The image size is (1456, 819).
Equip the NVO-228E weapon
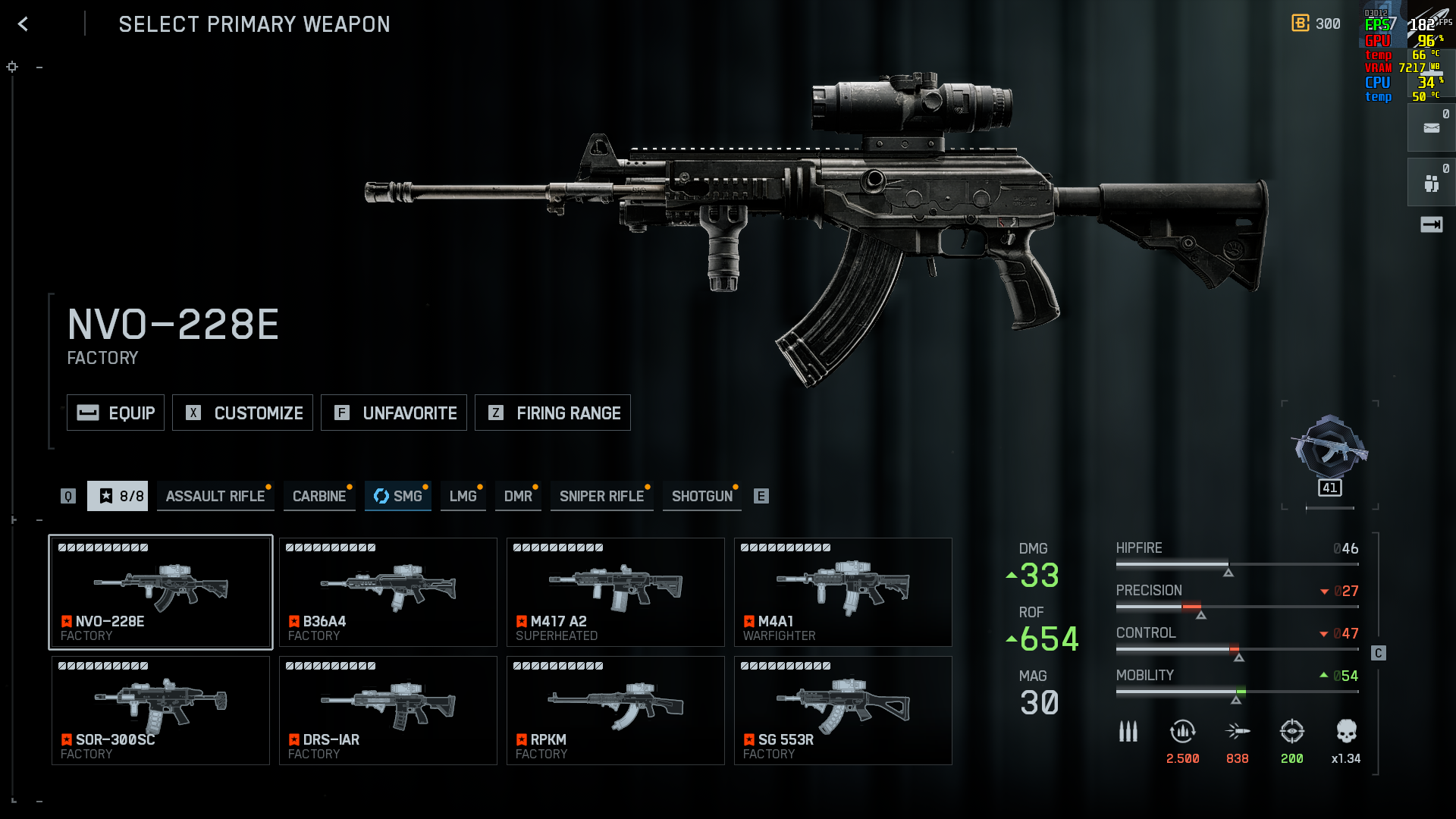(x=115, y=413)
